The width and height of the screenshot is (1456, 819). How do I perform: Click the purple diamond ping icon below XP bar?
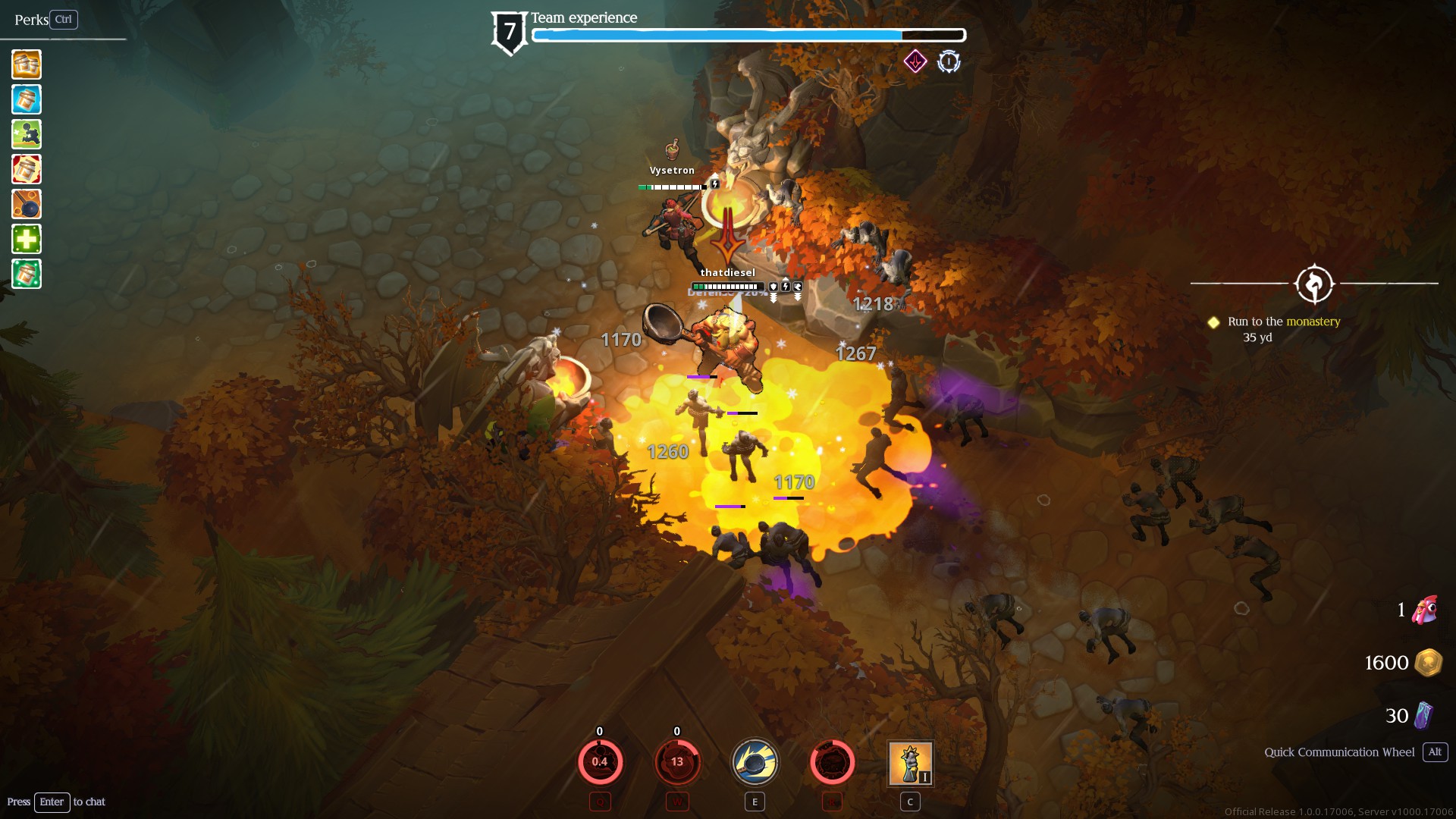point(915,61)
